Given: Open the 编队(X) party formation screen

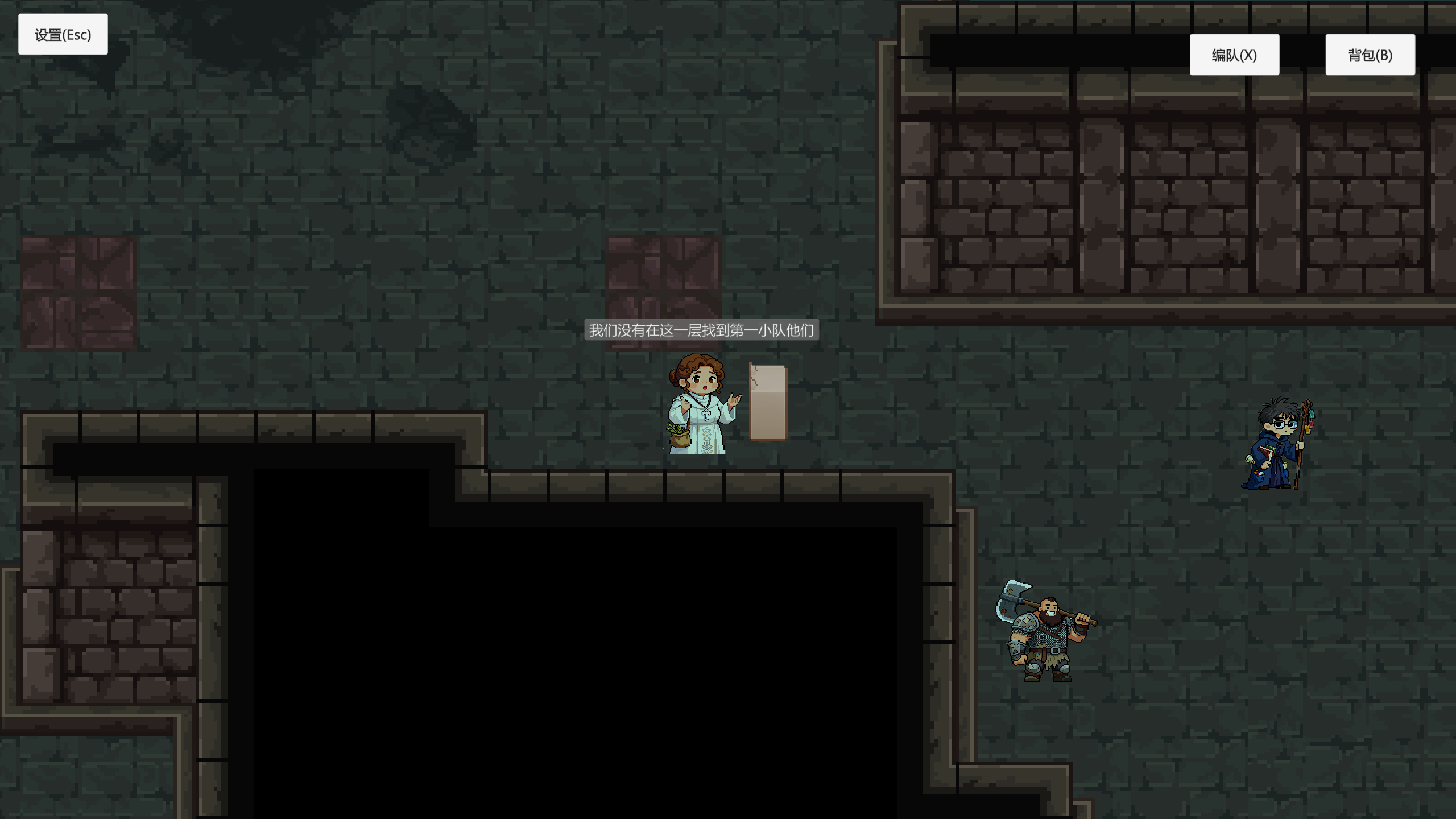Looking at the screenshot, I should [x=1234, y=55].
